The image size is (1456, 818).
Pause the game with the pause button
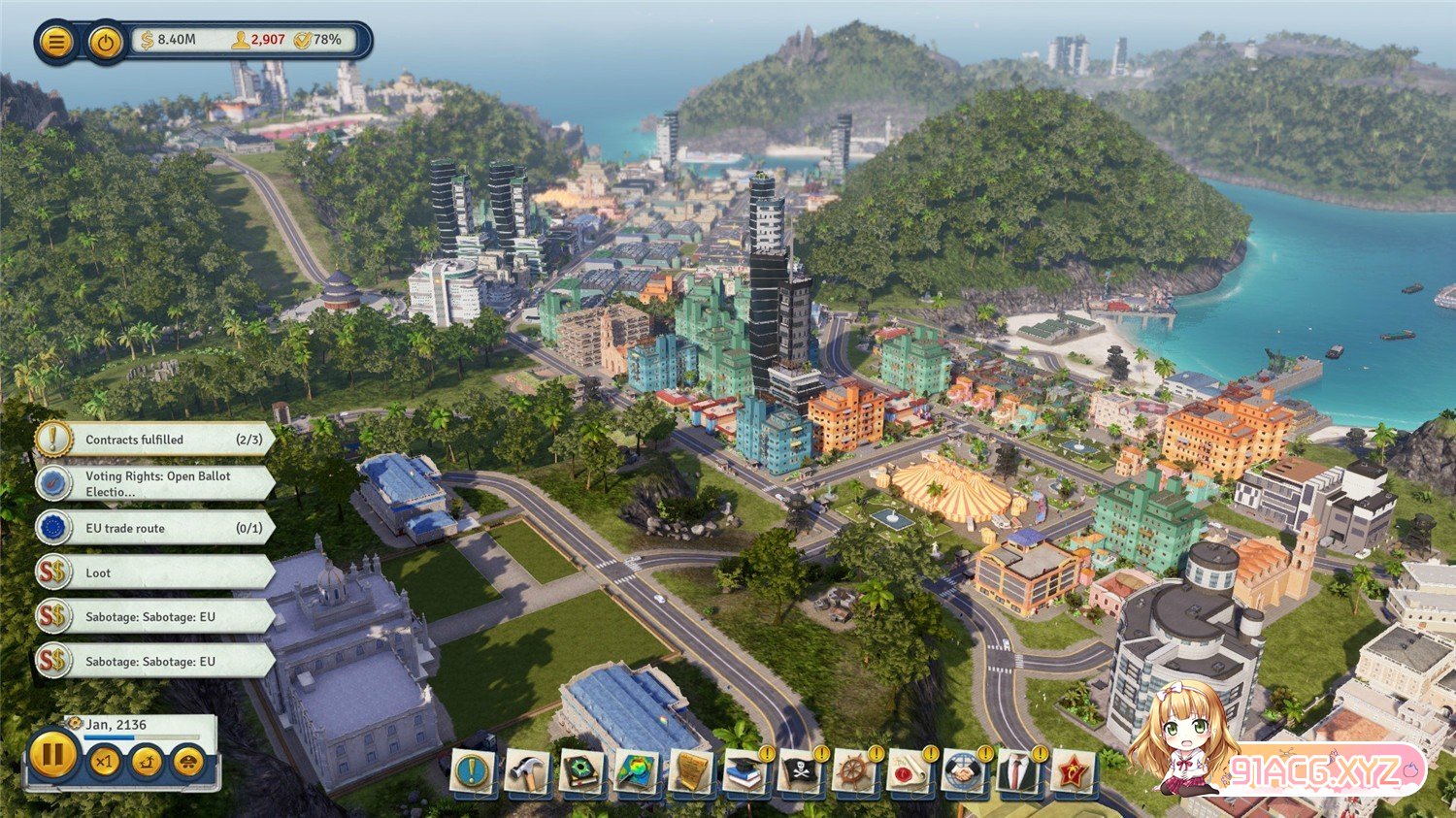point(52,754)
